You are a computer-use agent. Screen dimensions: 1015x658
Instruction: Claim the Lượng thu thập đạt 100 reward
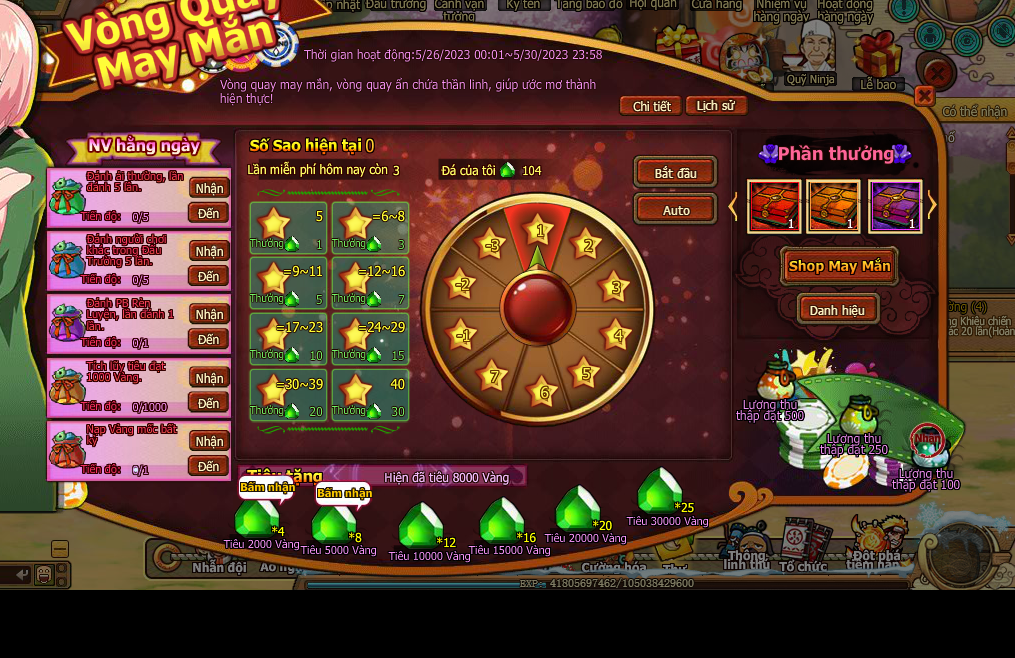point(927,440)
